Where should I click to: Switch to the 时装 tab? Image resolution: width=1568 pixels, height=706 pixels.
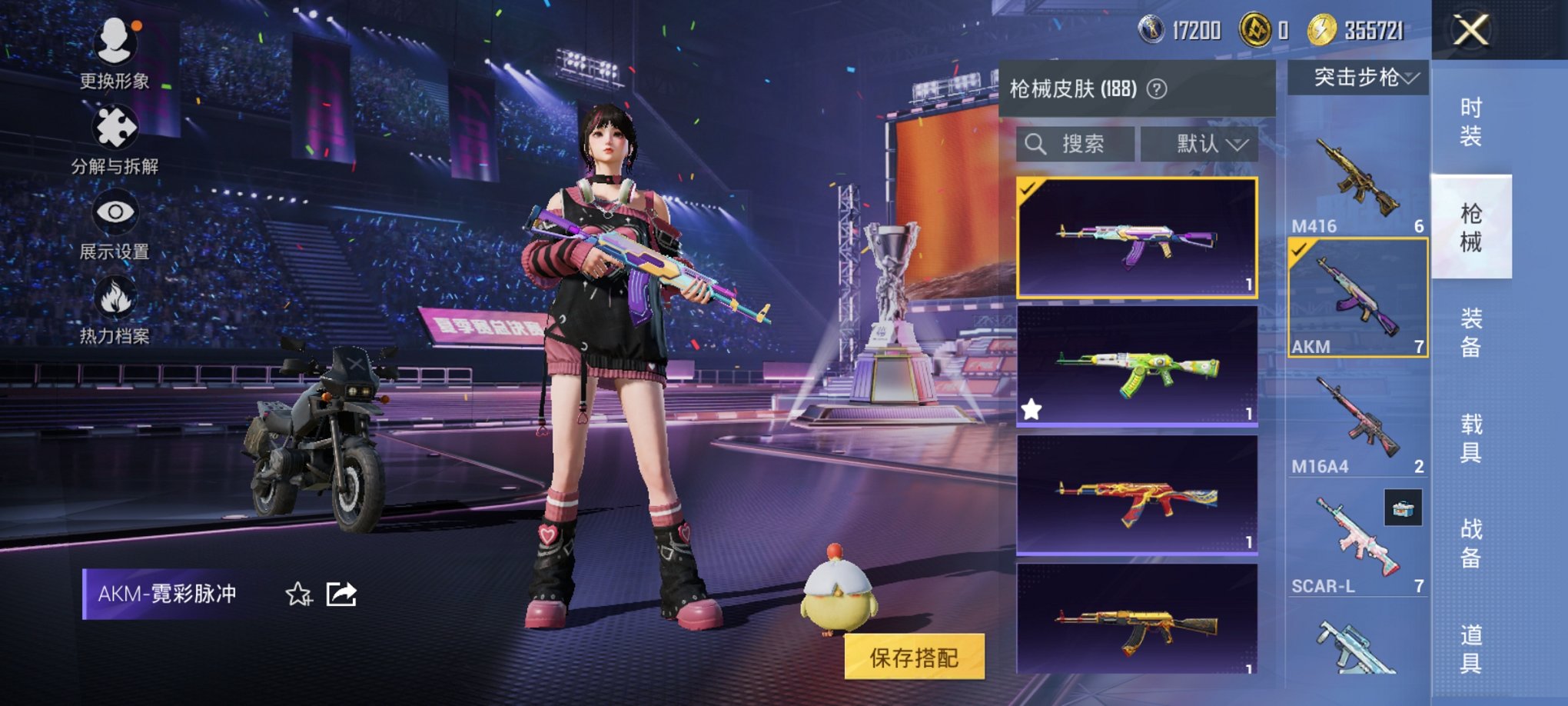(1471, 123)
